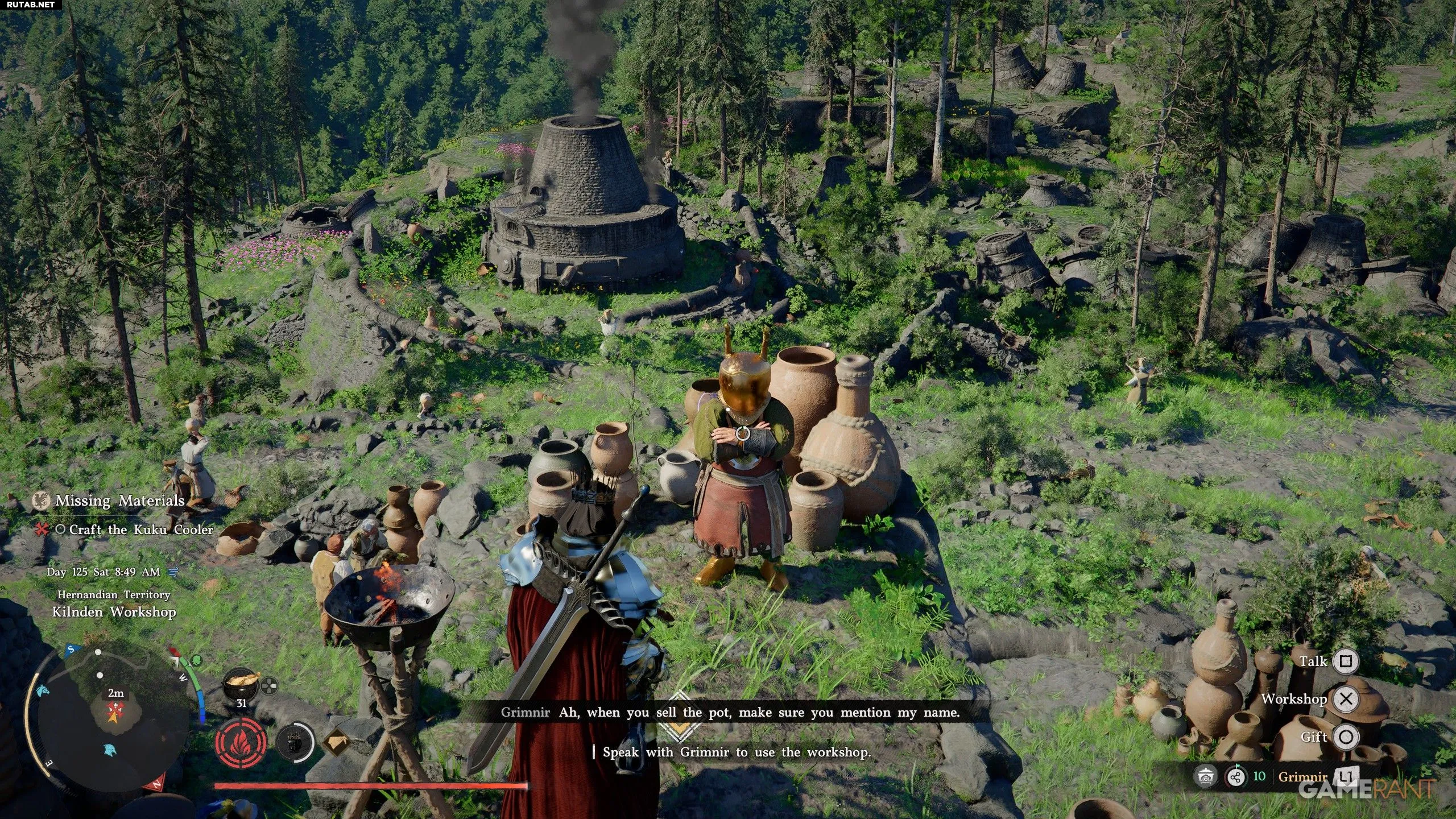Open the Missing Materials quest tracker
This screenshot has width=1456, height=819.
point(119,500)
